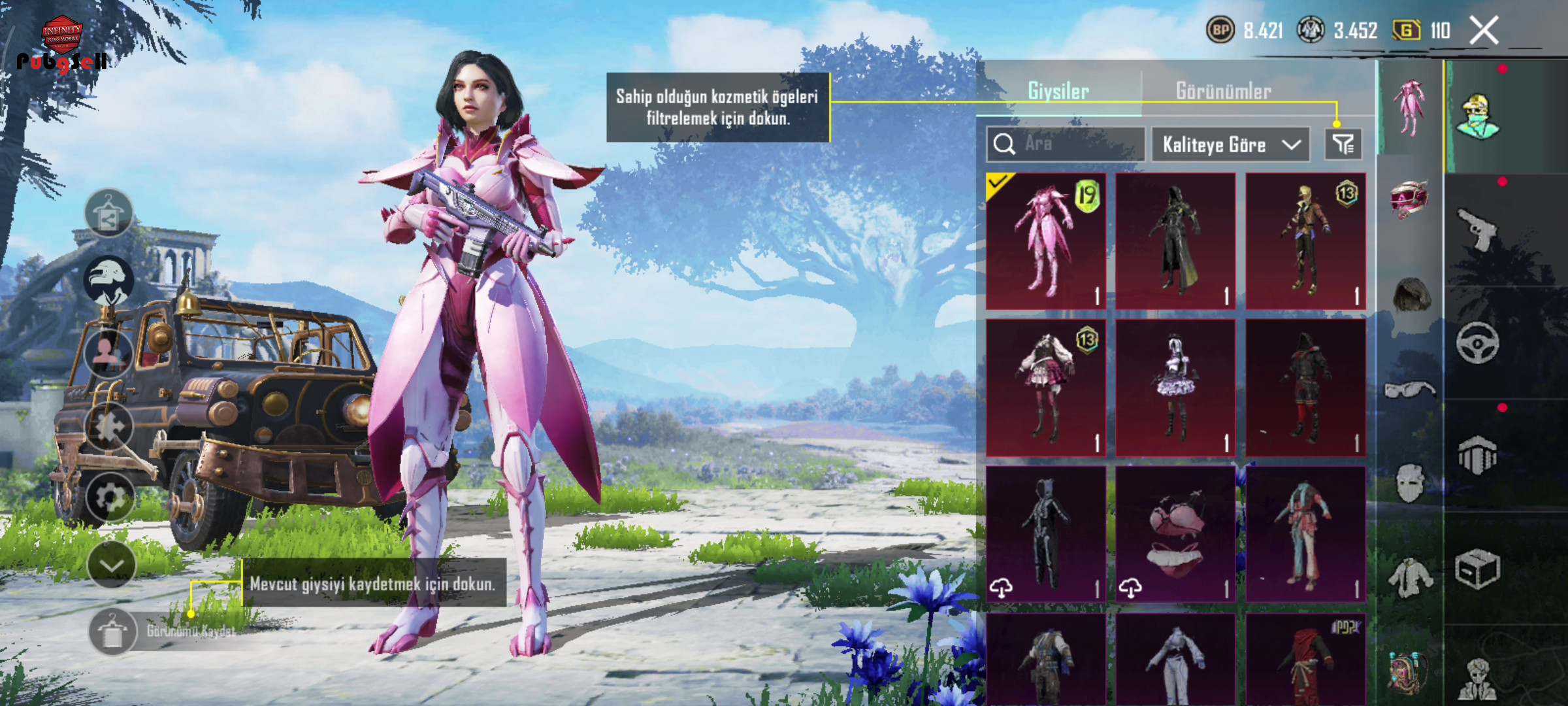Image resolution: width=1568 pixels, height=706 pixels.
Task: Open the Kaliteye Göre sort dropdown
Action: [x=1230, y=144]
